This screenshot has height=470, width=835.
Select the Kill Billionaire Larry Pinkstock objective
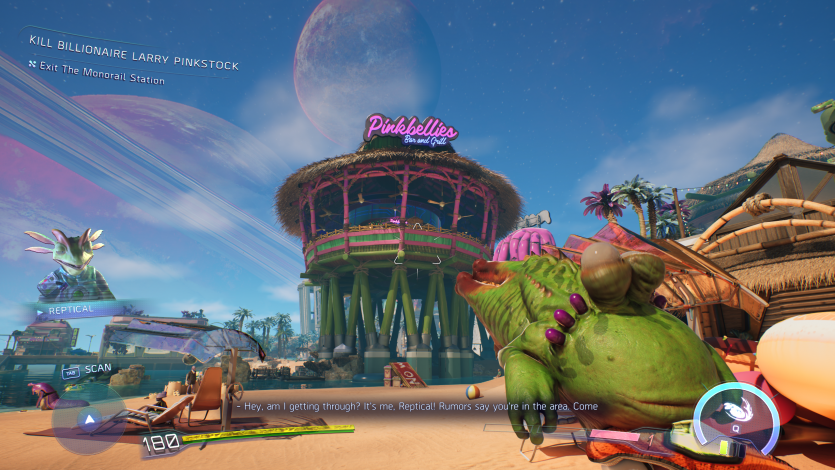coord(133,51)
